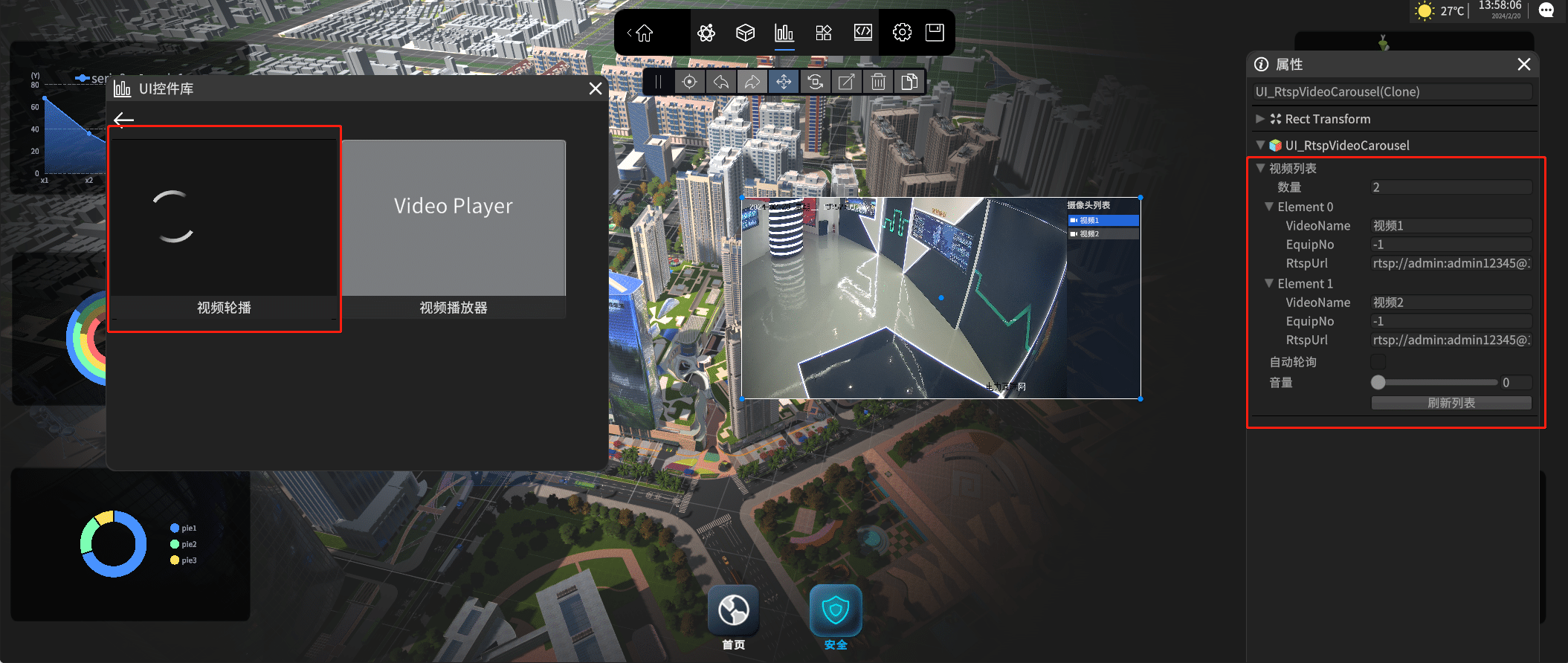
Task: Open the code editor toolbar icon
Action: coord(862,33)
